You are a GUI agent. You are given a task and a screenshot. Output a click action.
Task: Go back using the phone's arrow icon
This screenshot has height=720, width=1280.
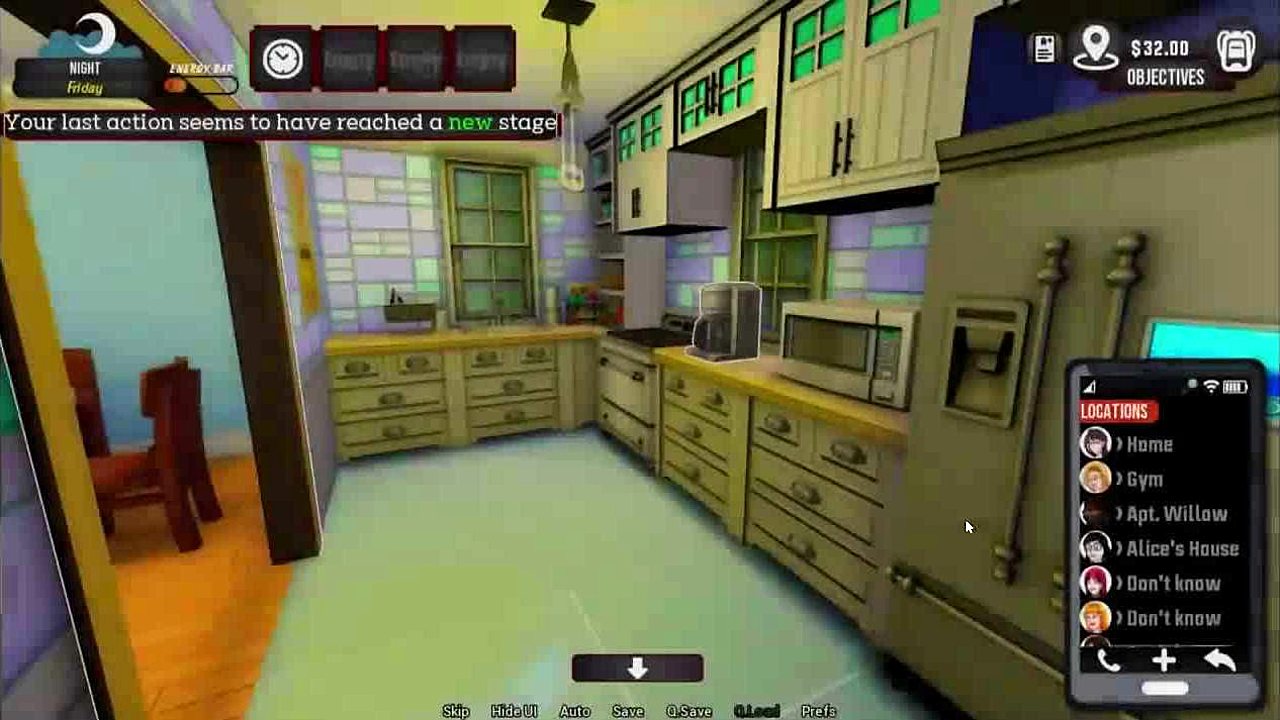click(1220, 661)
